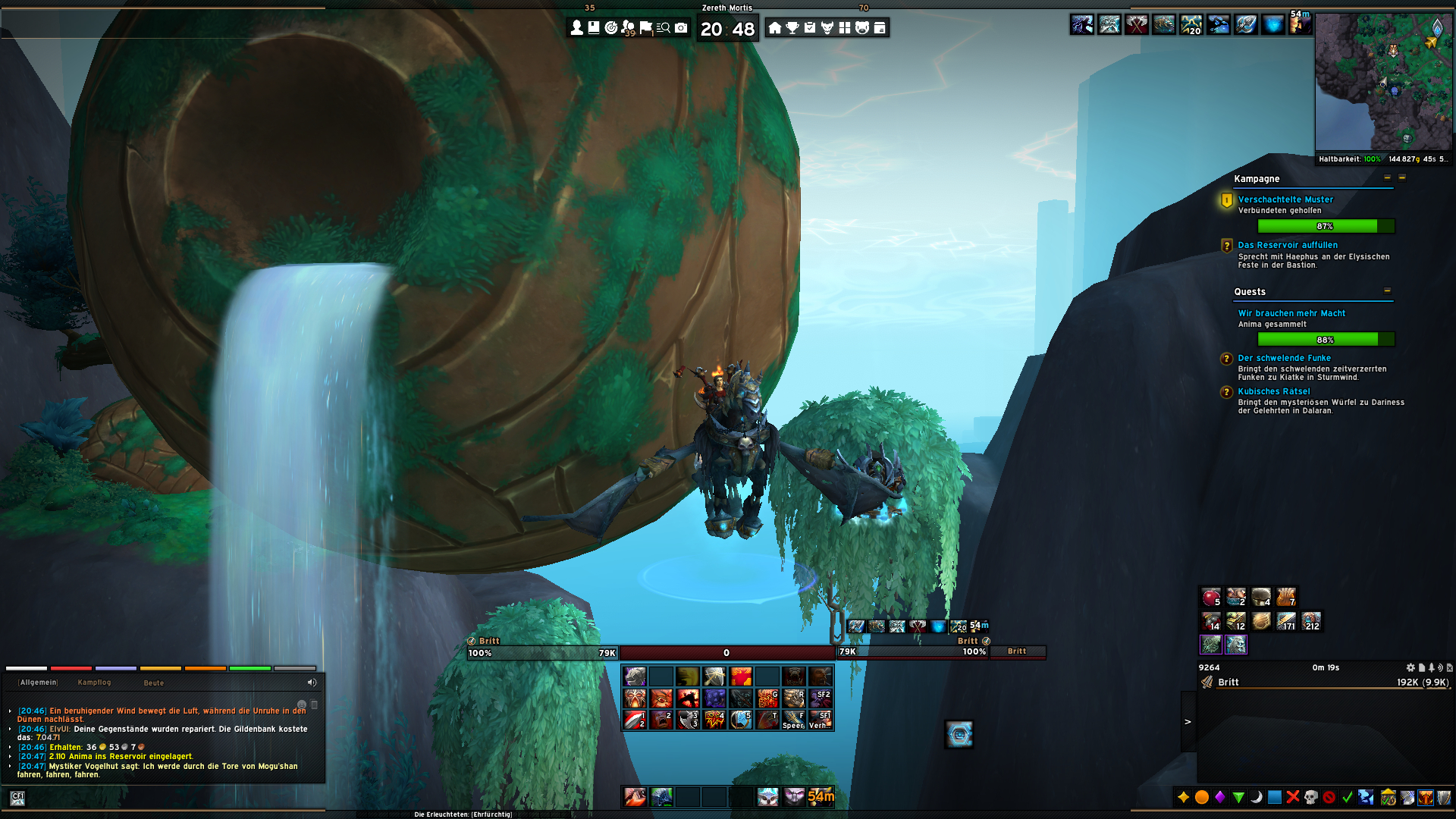1456x819 pixels.
Task: Open the adventure guide demon-head icon
Action: pos(827,28)
